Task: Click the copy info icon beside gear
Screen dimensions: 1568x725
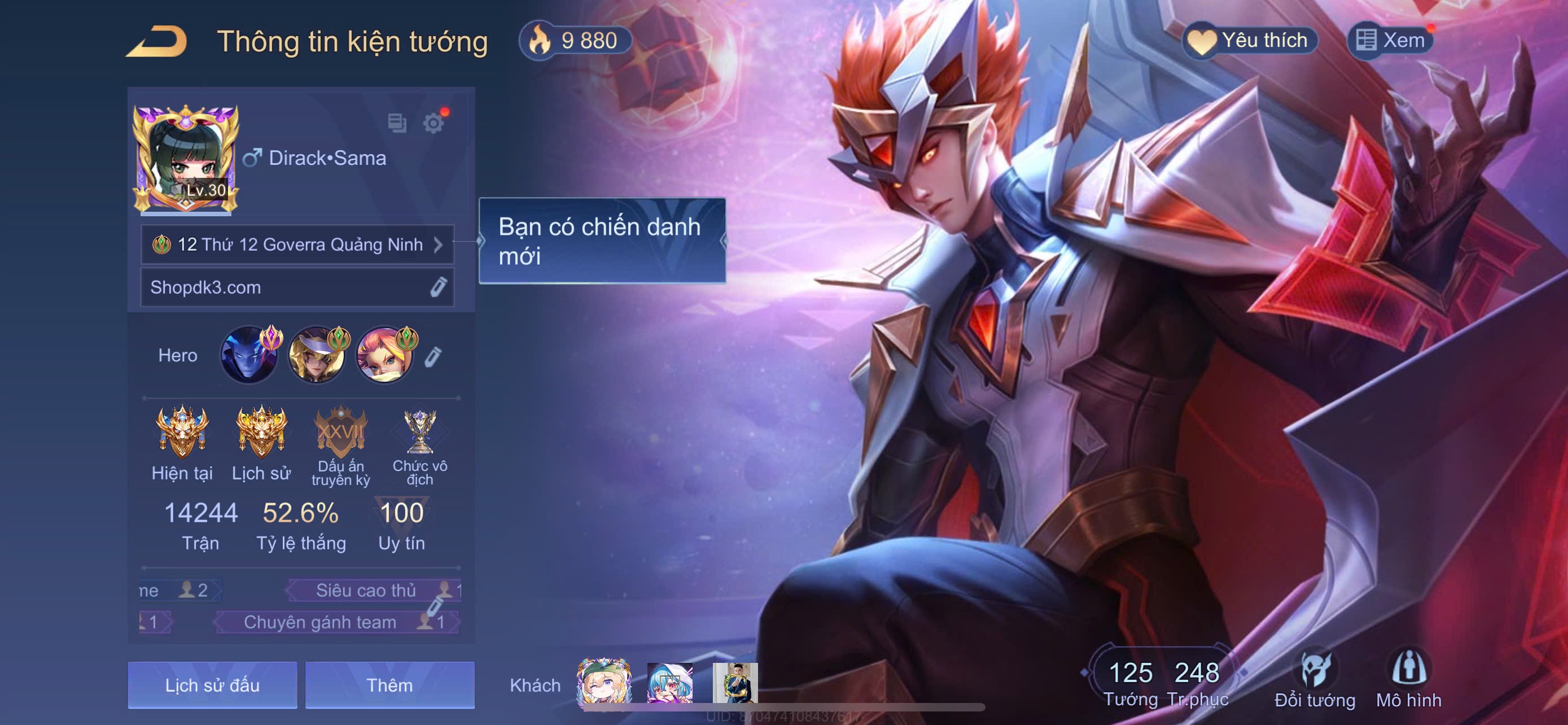Action: click(x=397, y=123)
